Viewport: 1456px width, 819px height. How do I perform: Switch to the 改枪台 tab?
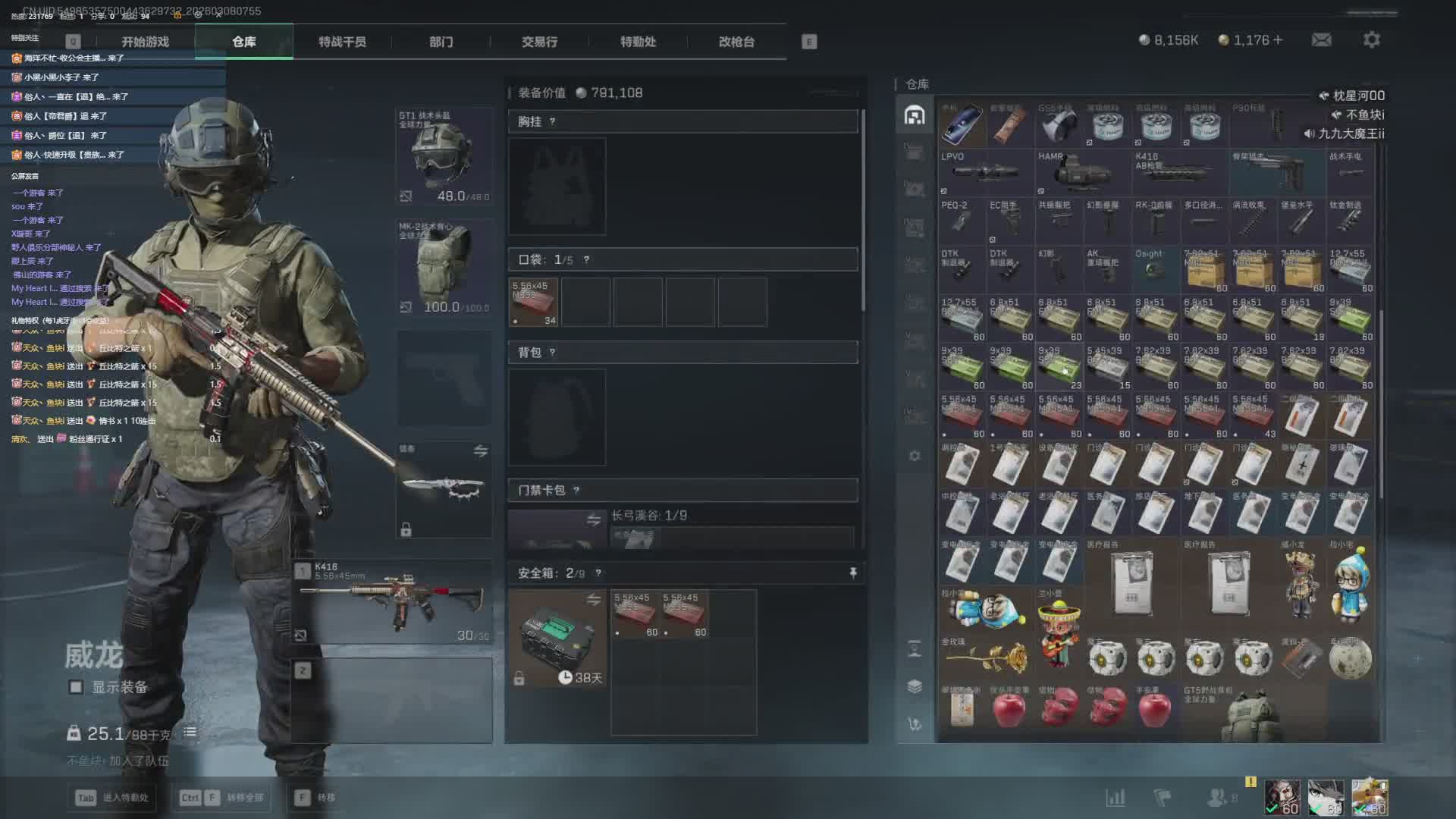[736, 42]
